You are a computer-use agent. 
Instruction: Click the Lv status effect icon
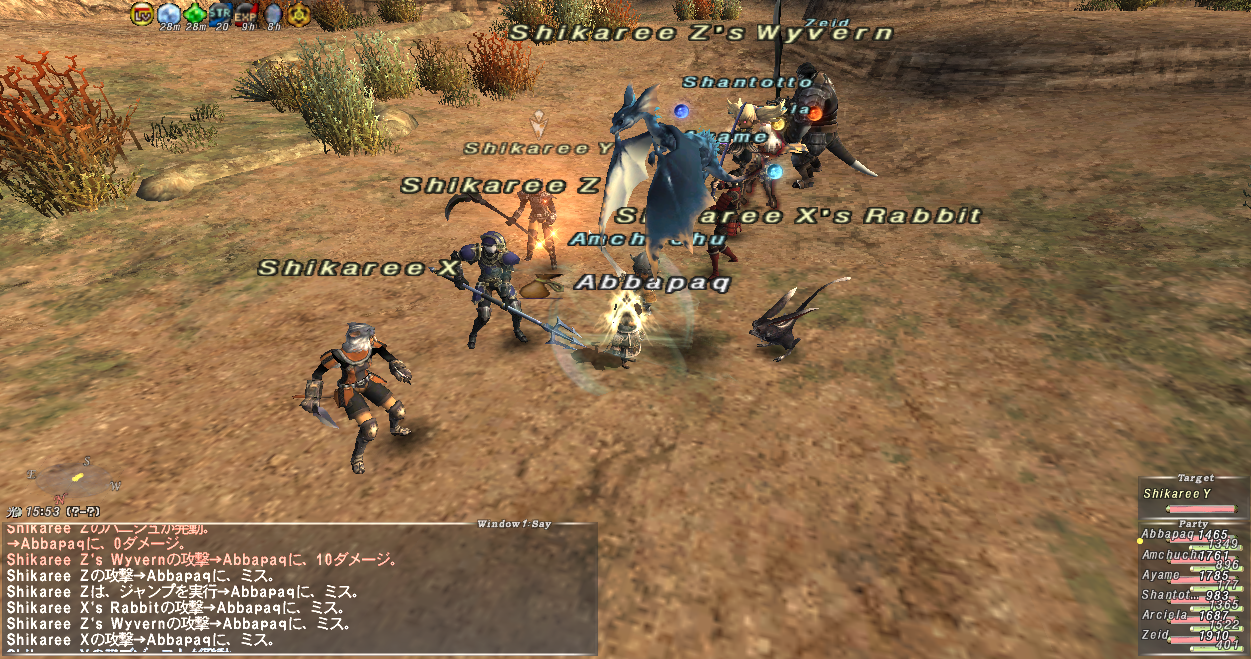pyautogui.click(x=142, y=14)
